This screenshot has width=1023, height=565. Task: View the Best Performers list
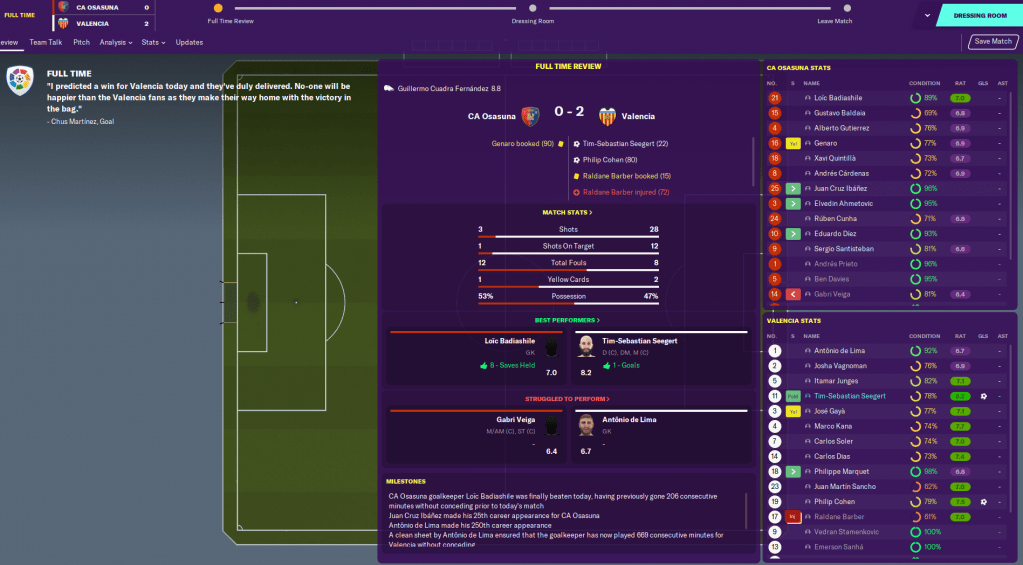tap(566, 320)
